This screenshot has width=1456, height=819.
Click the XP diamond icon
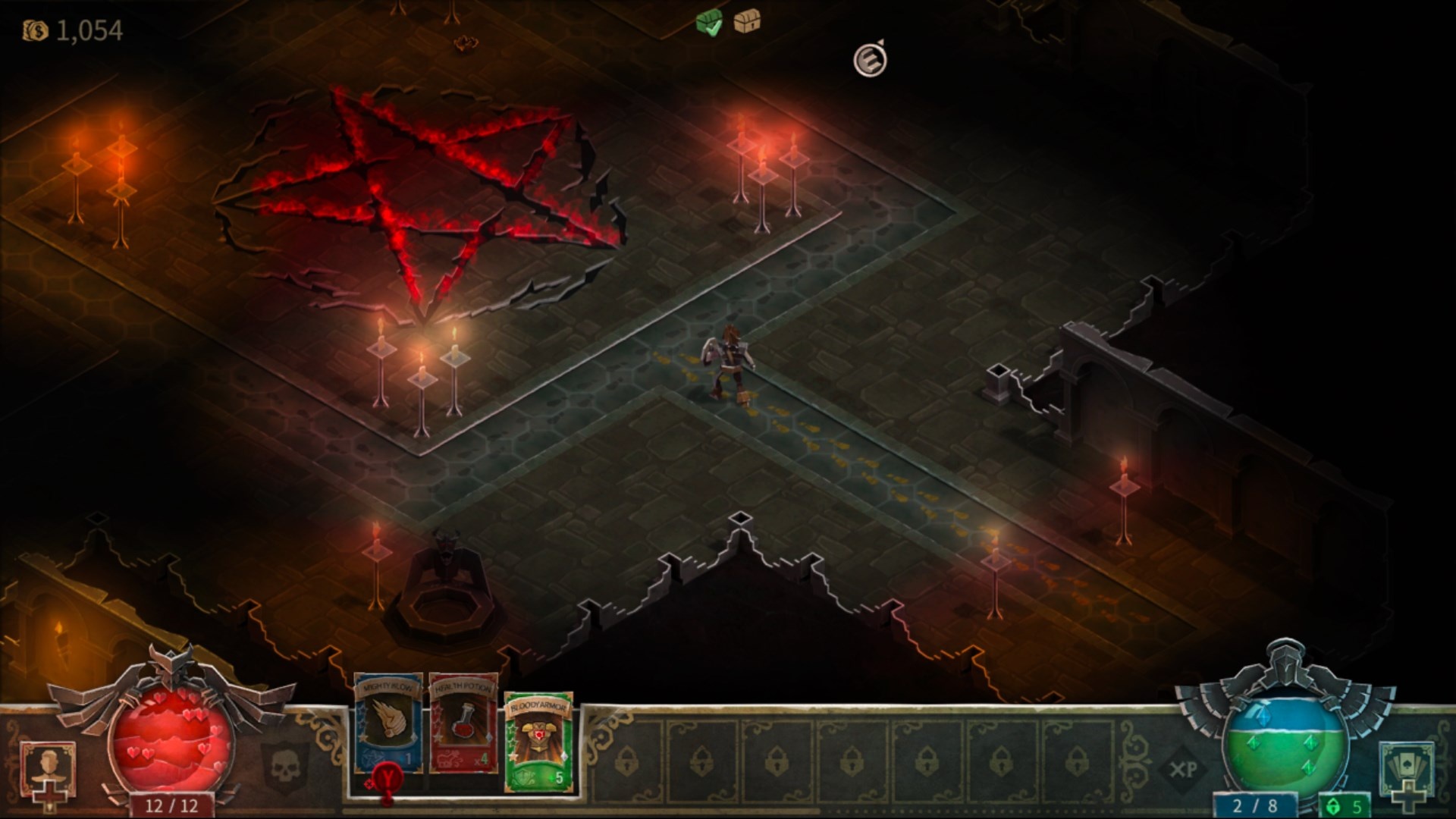click(1183, 770)
